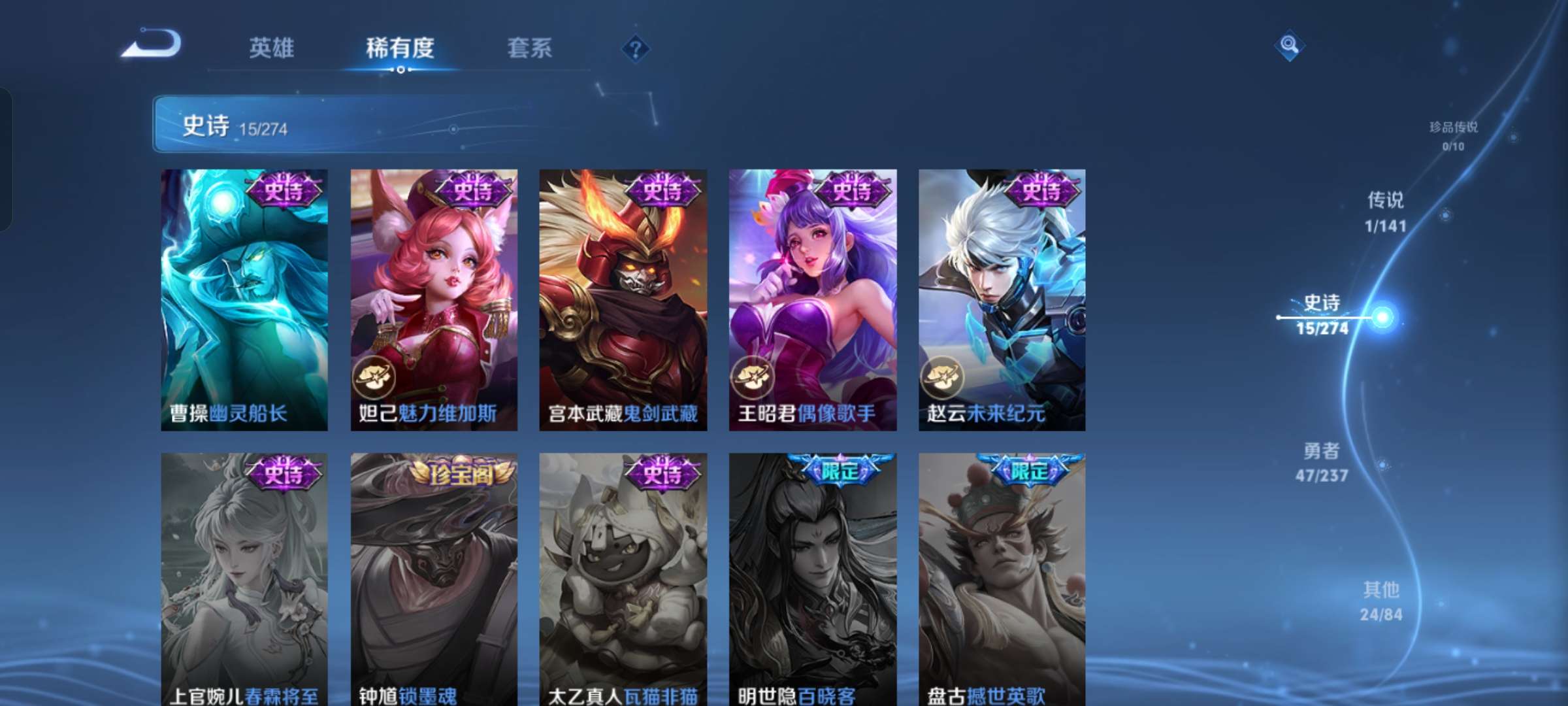Click the question mark help icon
The height and width of the screenshot is (706, 1568).
[x=637, y=49]
